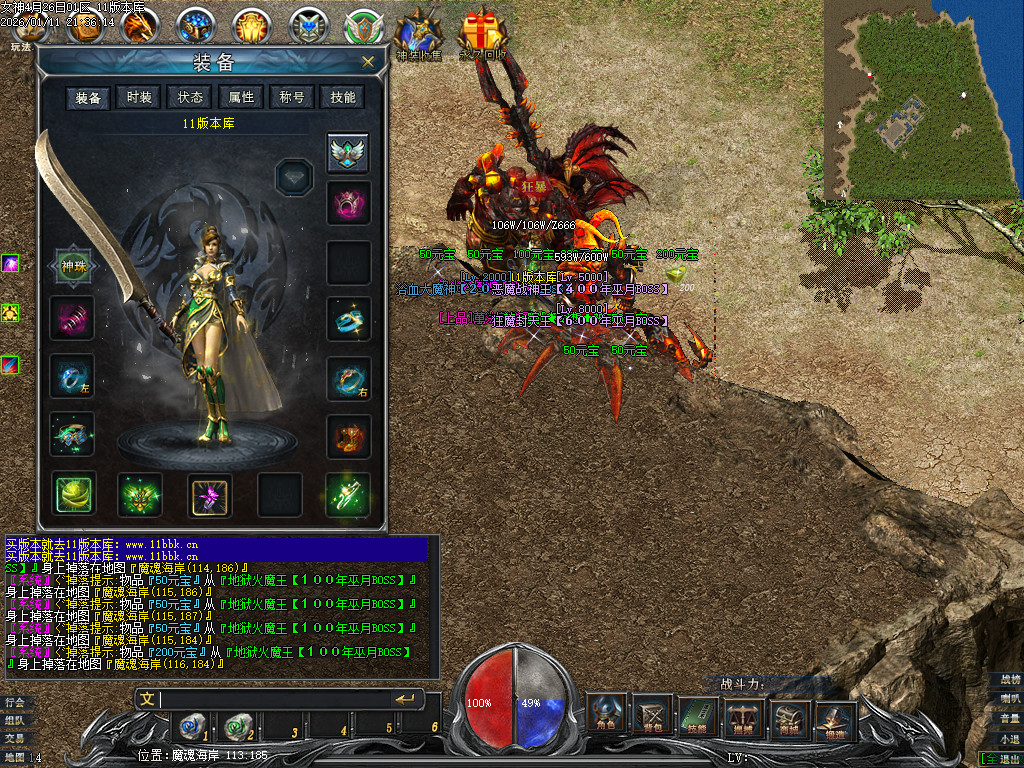Viewport: 1024px width, 768px height.
Task: Select the 称号 title tab
Action: (292, 97)
